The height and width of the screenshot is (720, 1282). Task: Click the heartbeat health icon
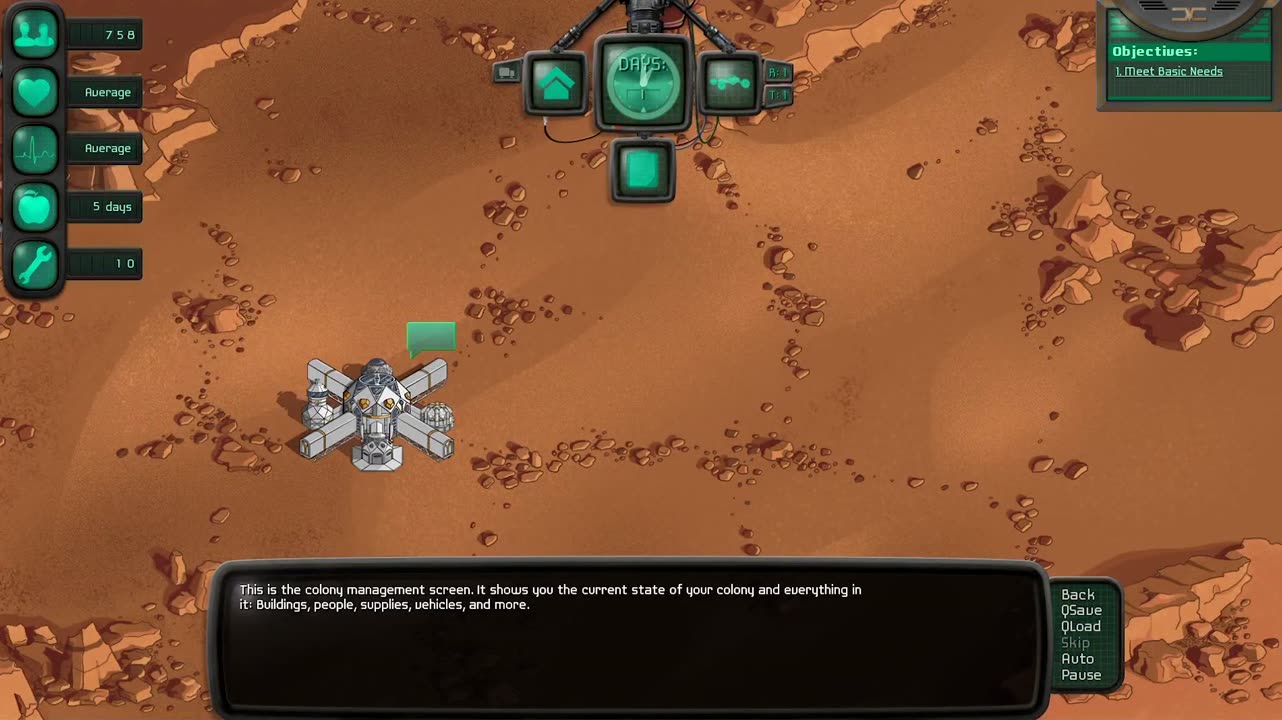pos(35,149)
